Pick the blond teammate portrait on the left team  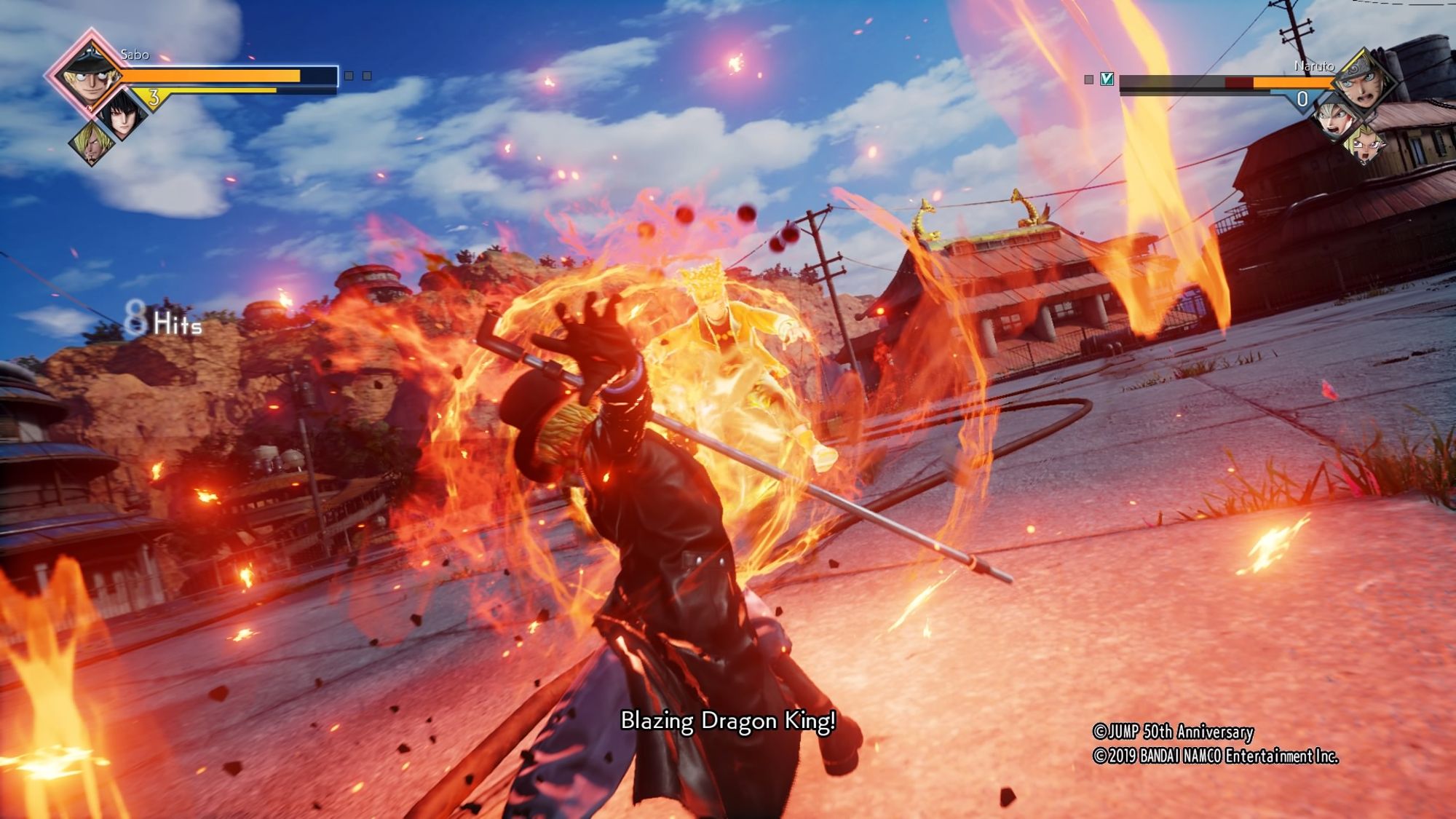pyautogui.click(x=92, y=141)
